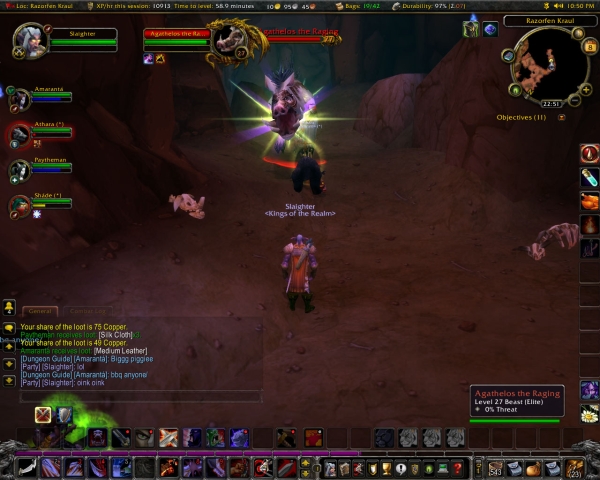Collapse the Objectives tracker

pos(561,117)
